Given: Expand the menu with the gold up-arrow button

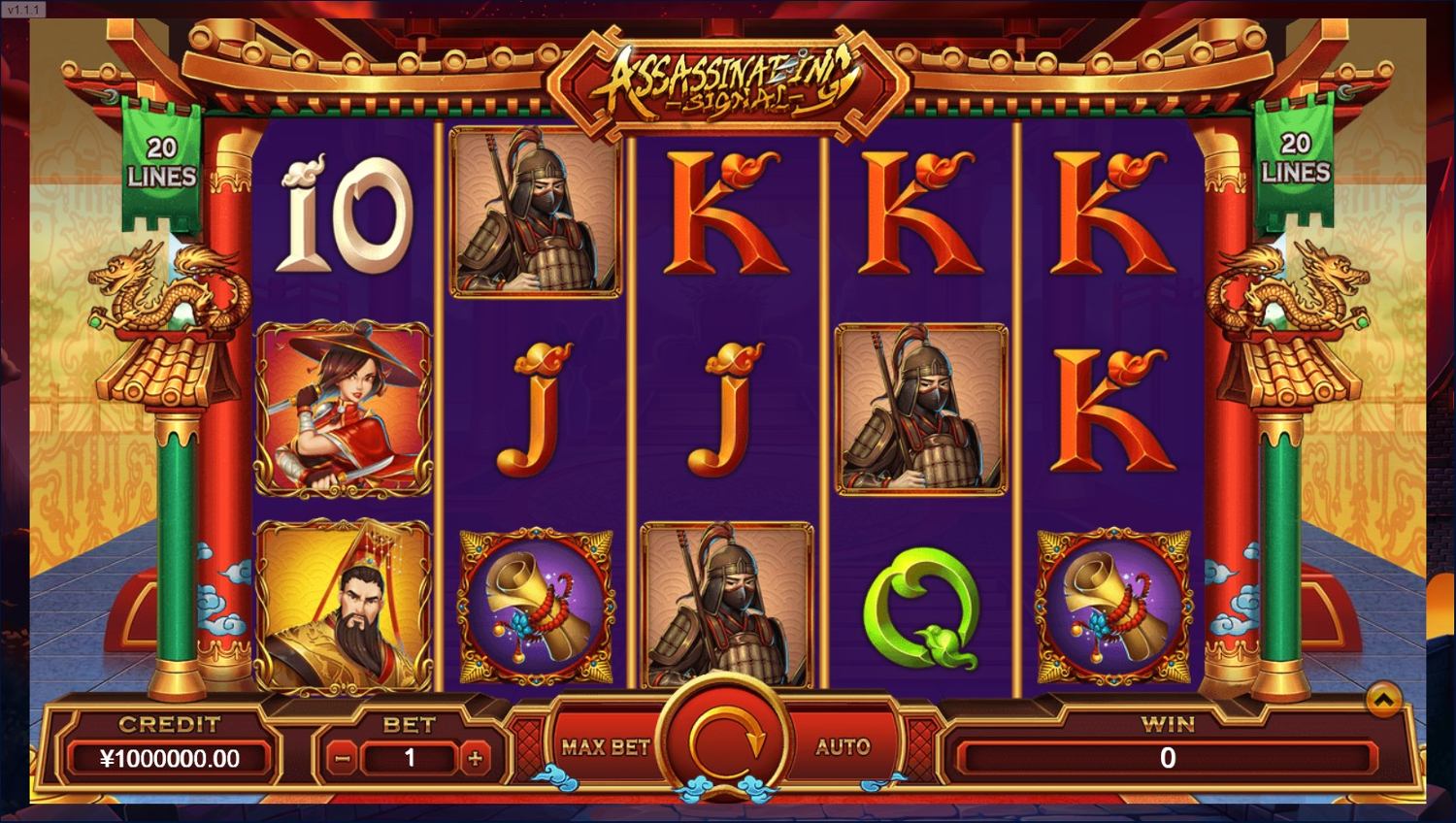Looking at the screenshot, I should [1383, 699].
